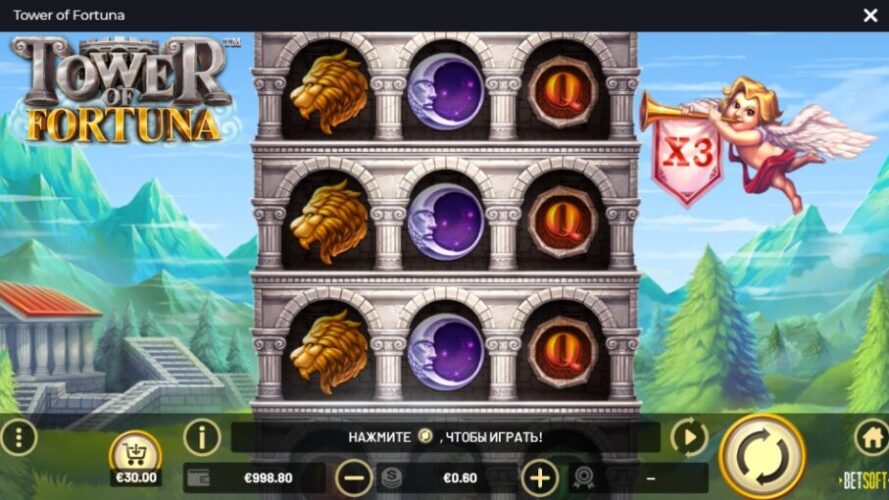
Task: Decrease the bet with the minus button
Action: point(354,477)
